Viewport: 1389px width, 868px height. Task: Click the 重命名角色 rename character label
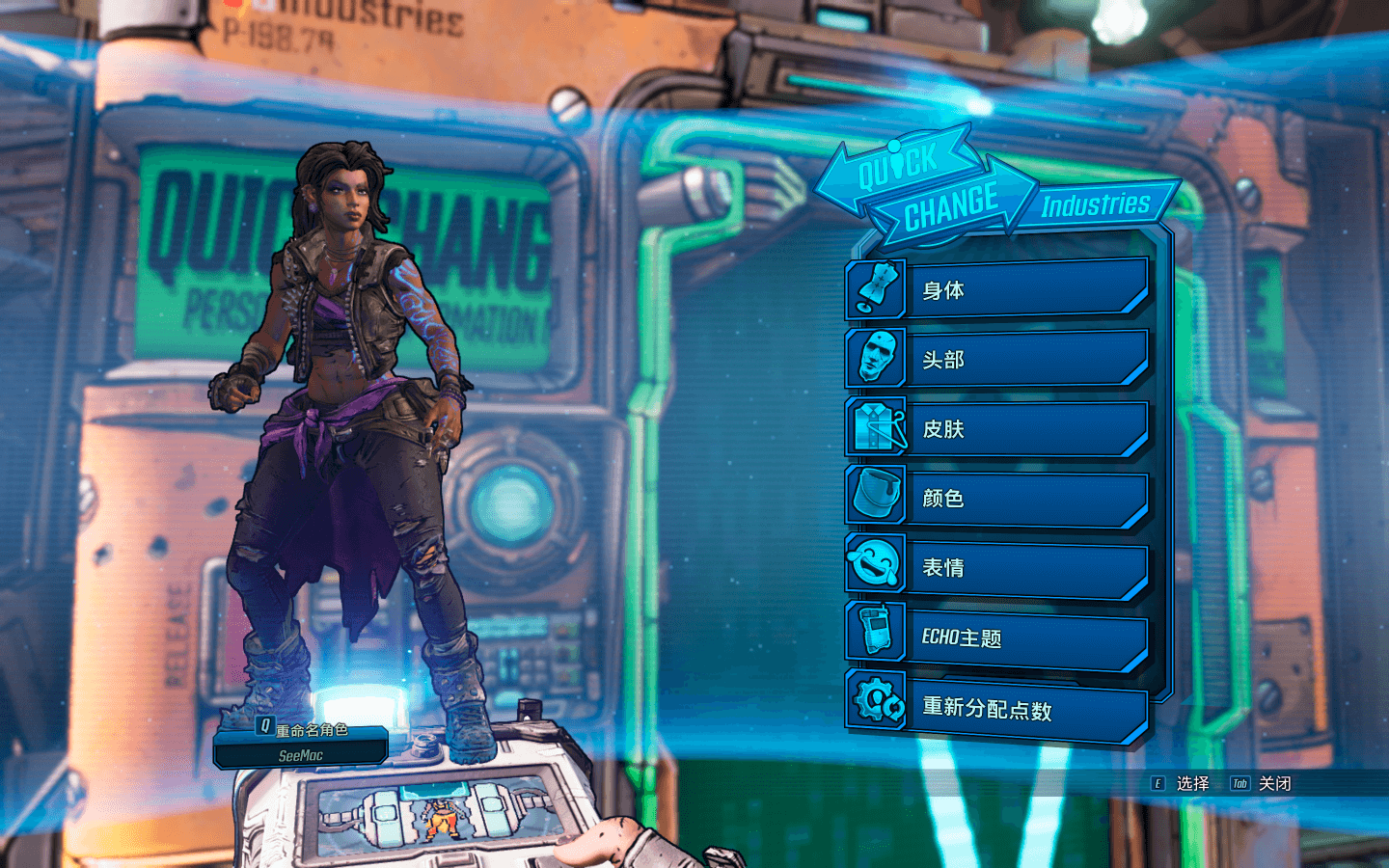tap(311, 730)
